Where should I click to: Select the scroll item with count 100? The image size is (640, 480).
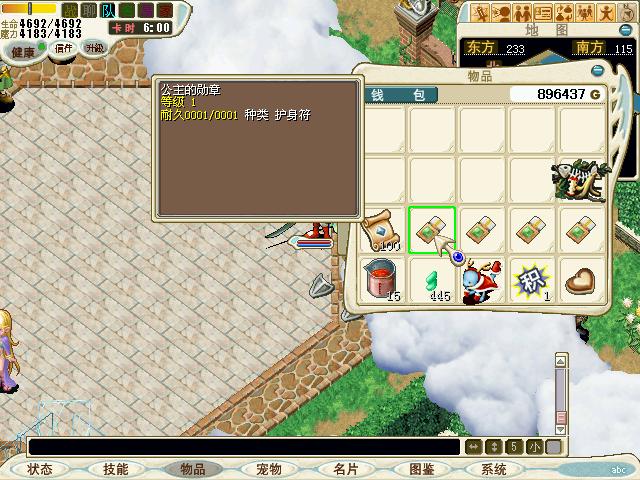[x=381, y=230]
